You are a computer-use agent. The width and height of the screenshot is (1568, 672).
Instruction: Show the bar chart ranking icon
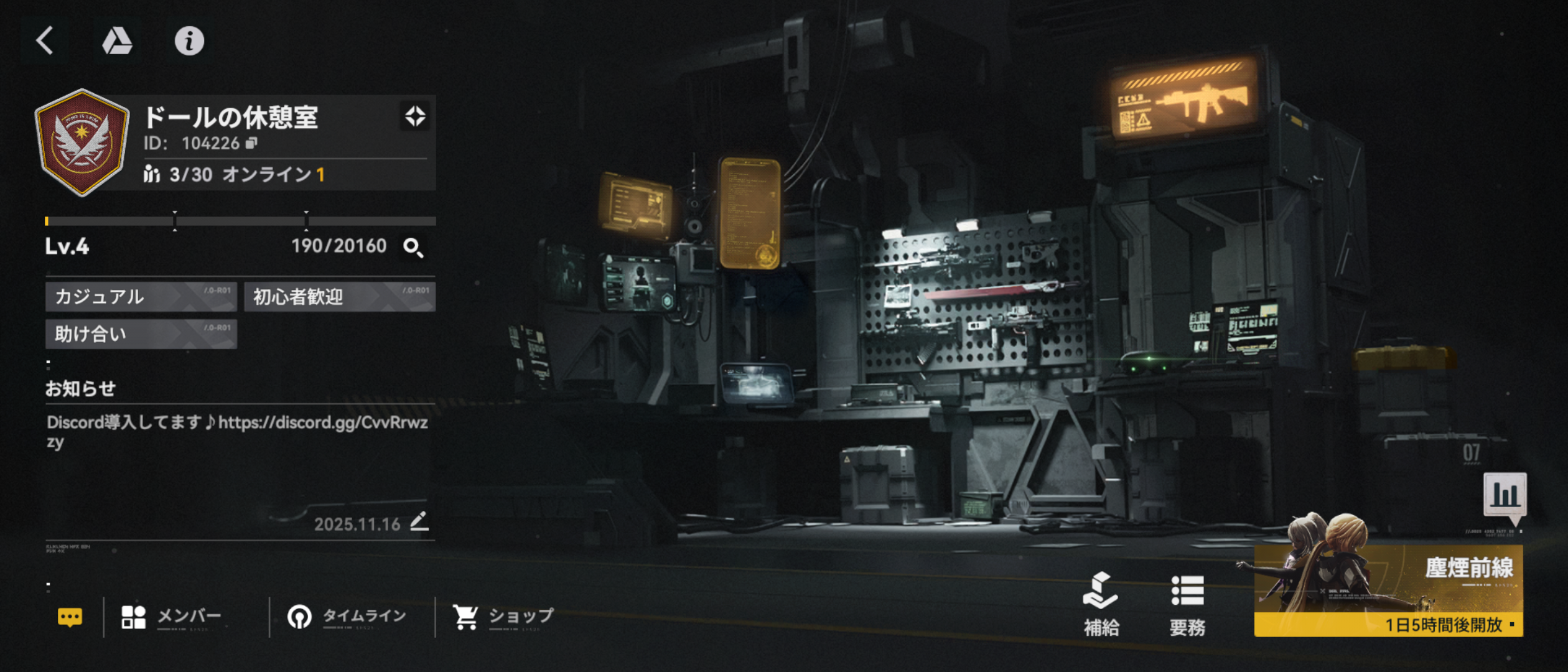tap(1505, 495)
